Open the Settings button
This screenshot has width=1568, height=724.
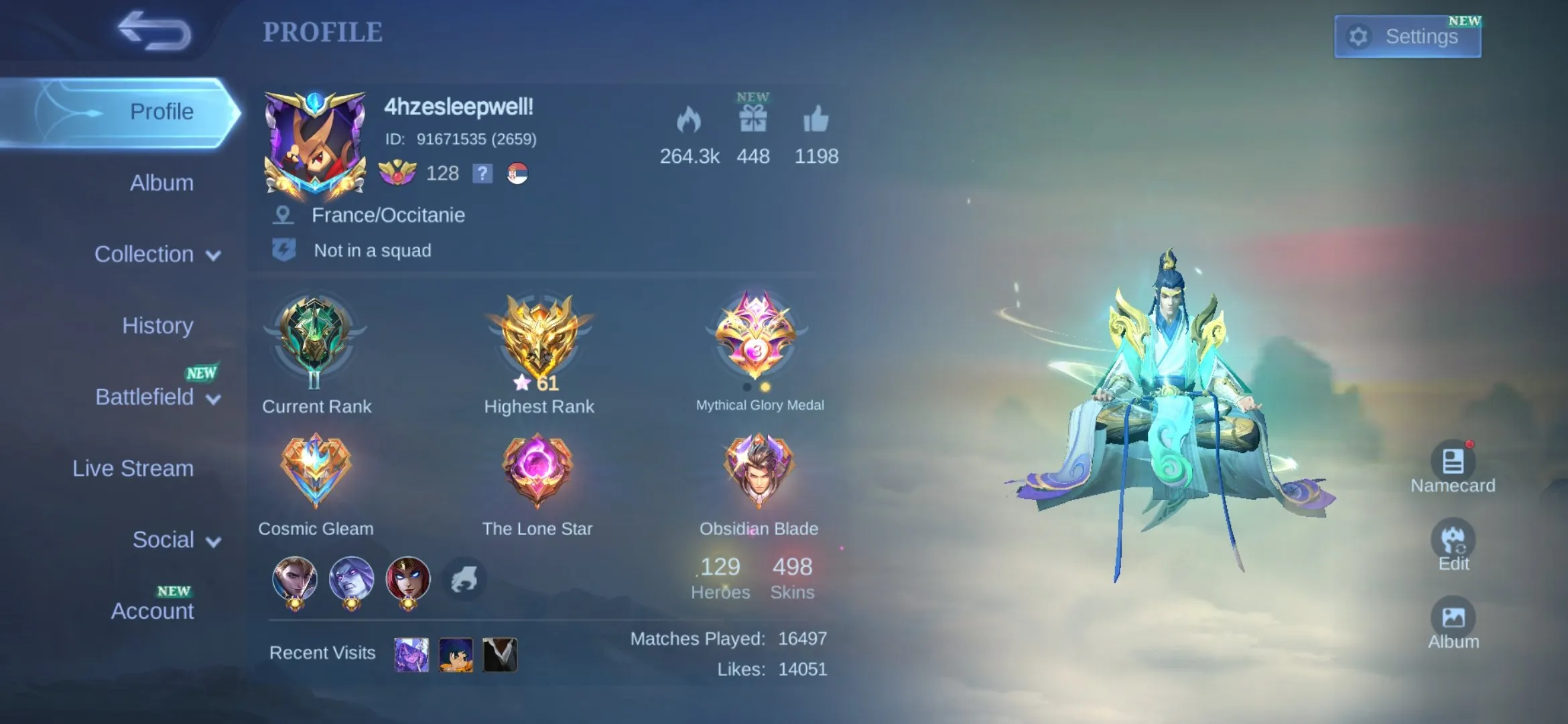point(1407,36)
